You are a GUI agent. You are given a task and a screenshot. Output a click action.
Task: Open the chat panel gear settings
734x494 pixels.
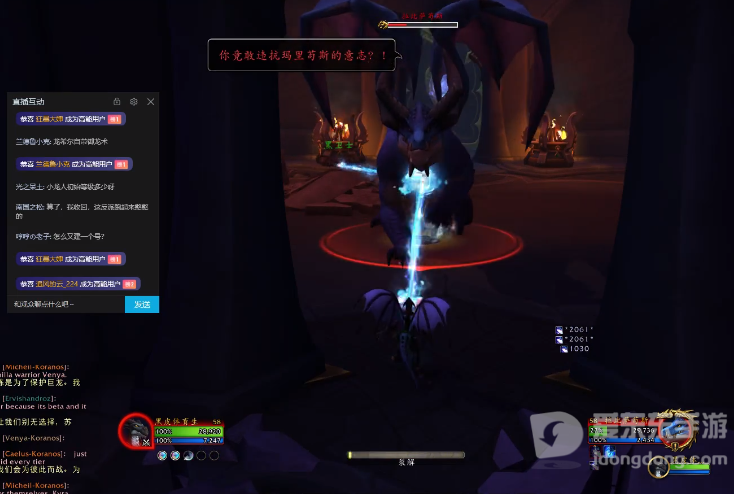coord(134,102)
